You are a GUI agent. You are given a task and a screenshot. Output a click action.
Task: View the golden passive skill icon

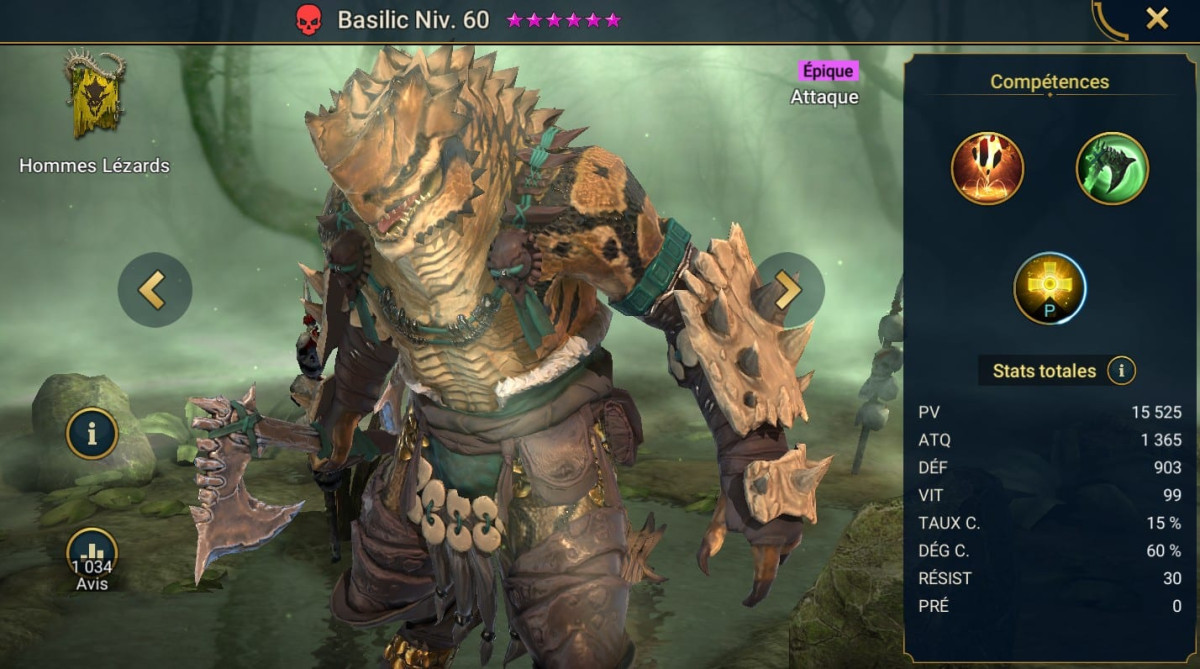[x=1050, y=288]
